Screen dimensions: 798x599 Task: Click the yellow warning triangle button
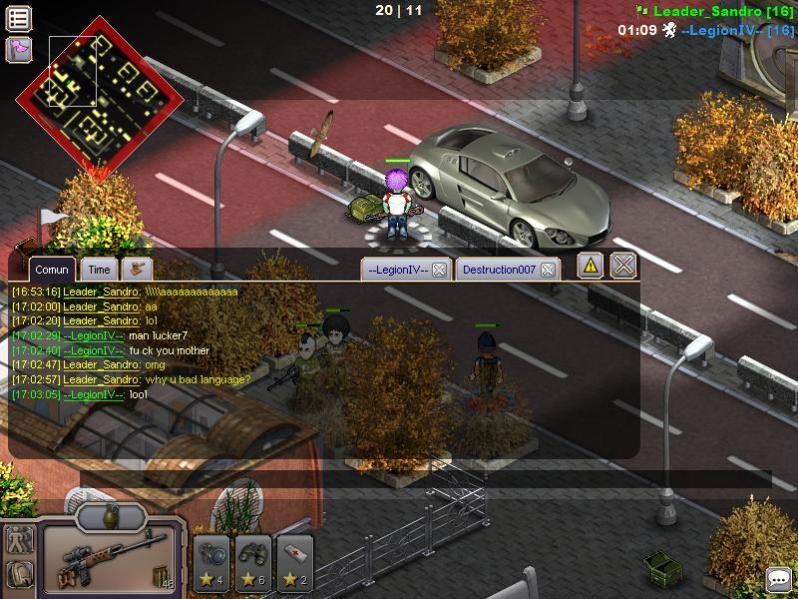pos(590,265)
